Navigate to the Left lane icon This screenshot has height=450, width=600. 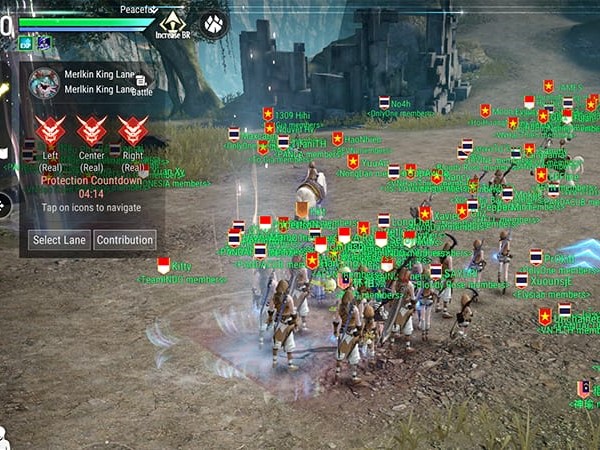50,132
